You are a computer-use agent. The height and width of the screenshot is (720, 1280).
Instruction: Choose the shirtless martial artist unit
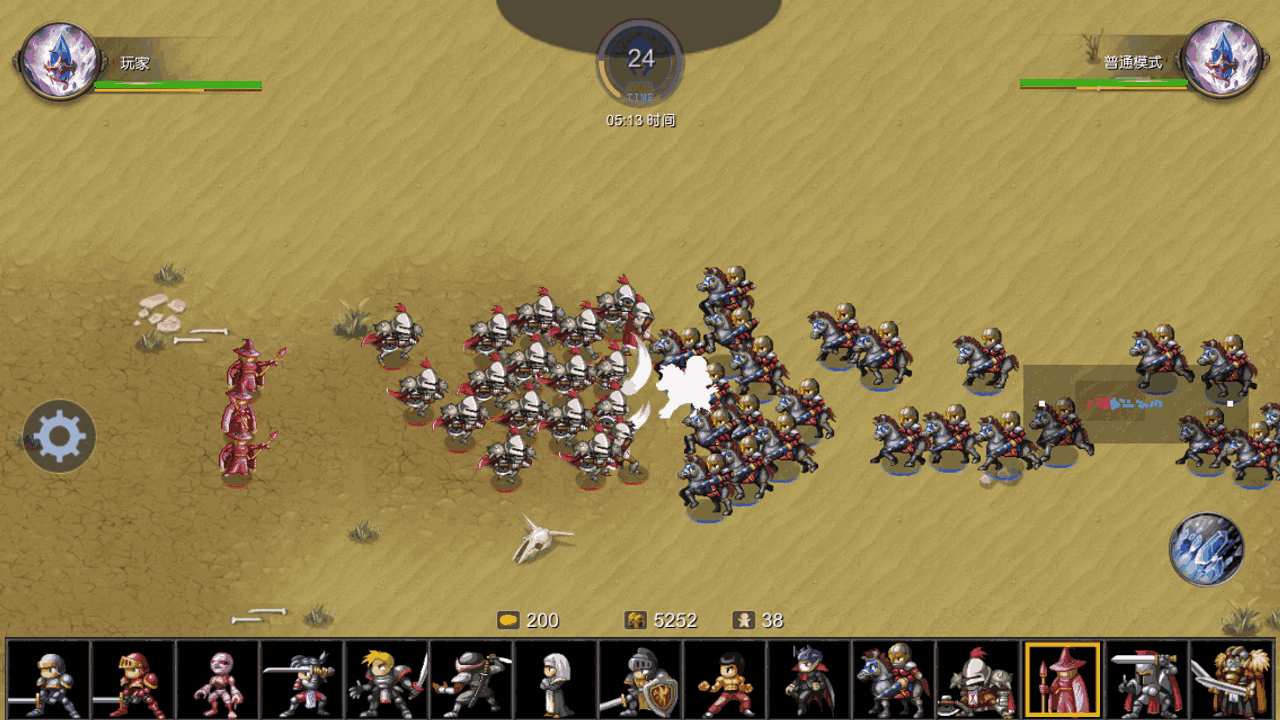pos(725,681)
